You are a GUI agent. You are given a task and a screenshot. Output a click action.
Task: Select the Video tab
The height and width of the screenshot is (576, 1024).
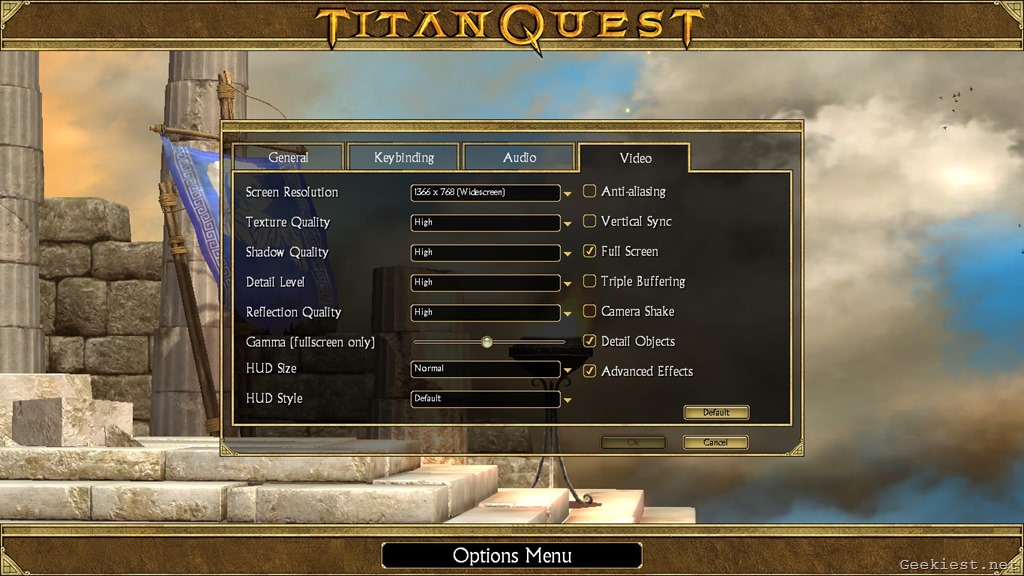pos(635,158)
